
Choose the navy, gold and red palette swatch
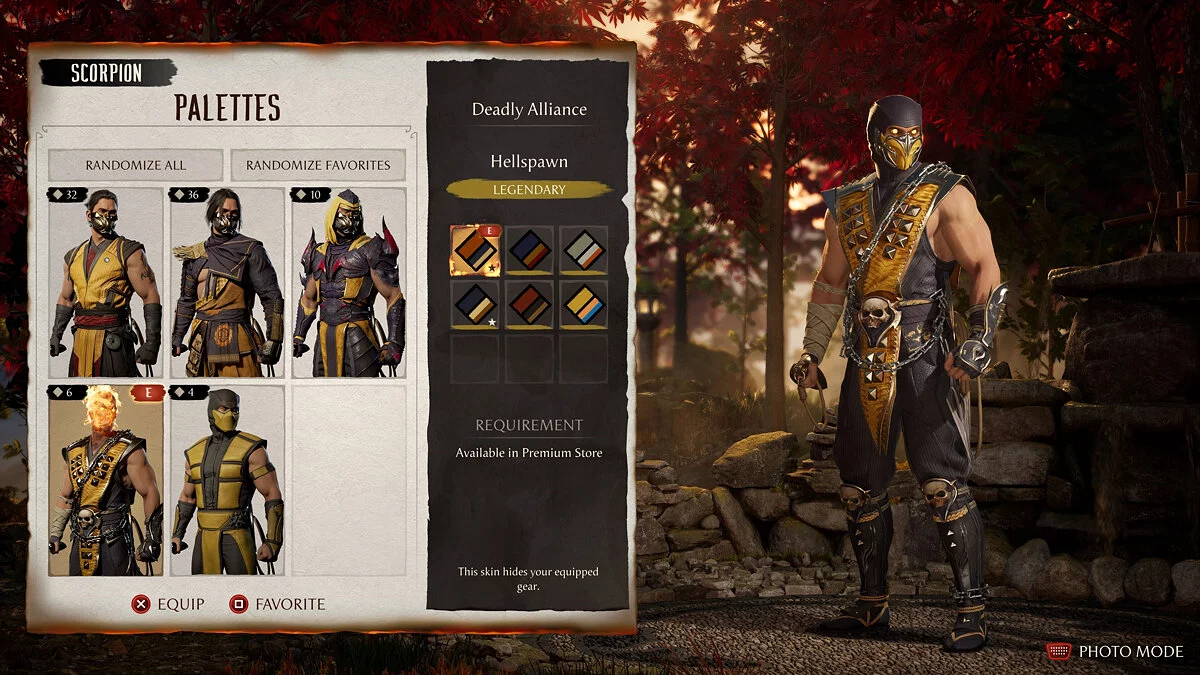coord(529,250)
